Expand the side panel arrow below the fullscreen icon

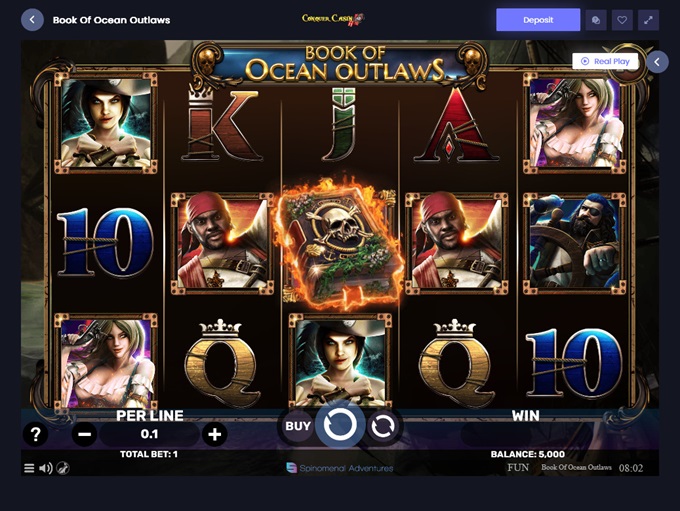click(657, 62)
